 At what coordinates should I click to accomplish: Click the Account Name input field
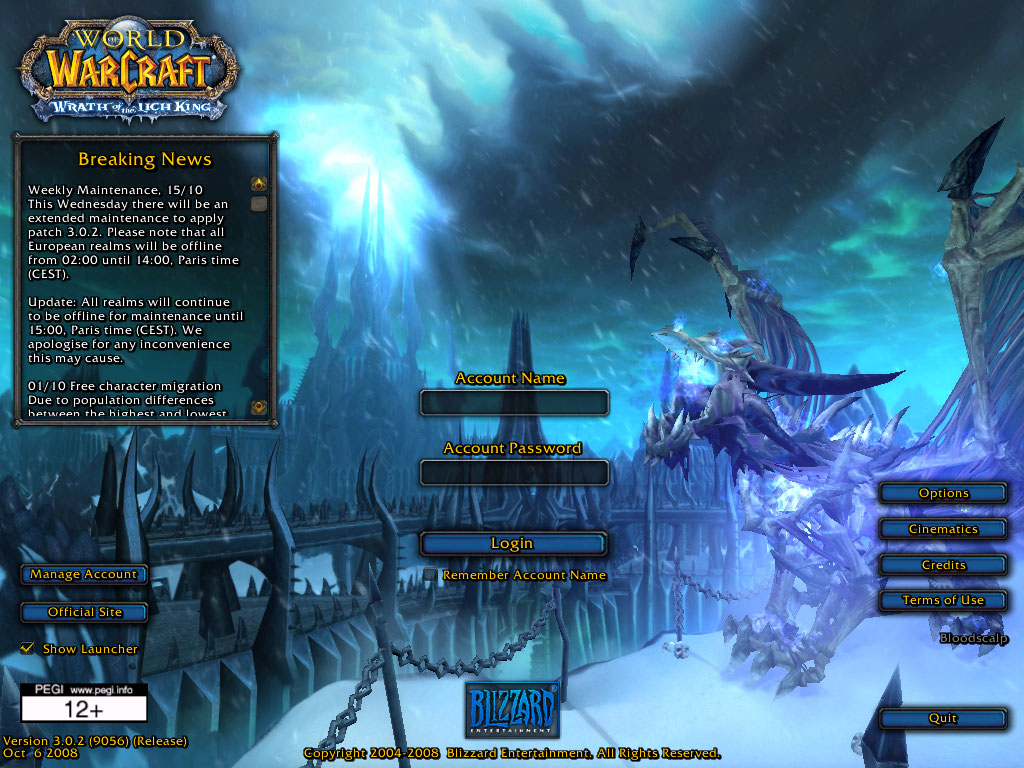tap(514, 402)
